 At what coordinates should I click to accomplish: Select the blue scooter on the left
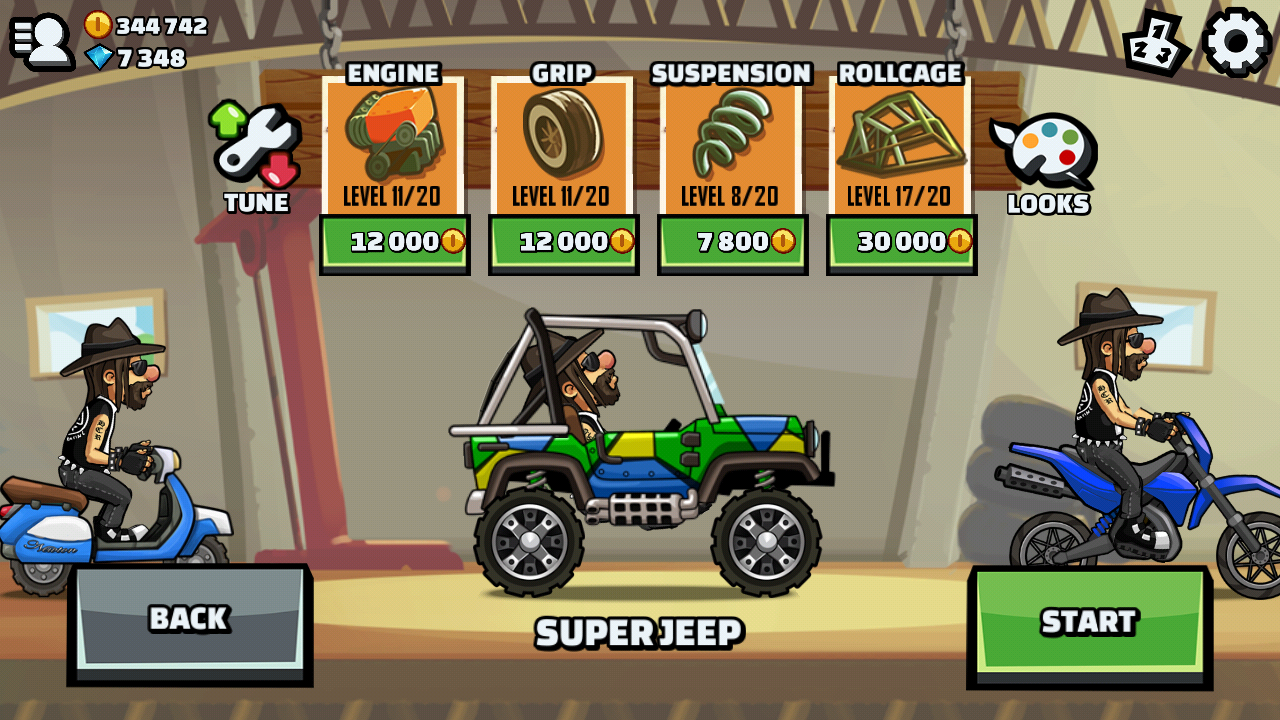110,520
